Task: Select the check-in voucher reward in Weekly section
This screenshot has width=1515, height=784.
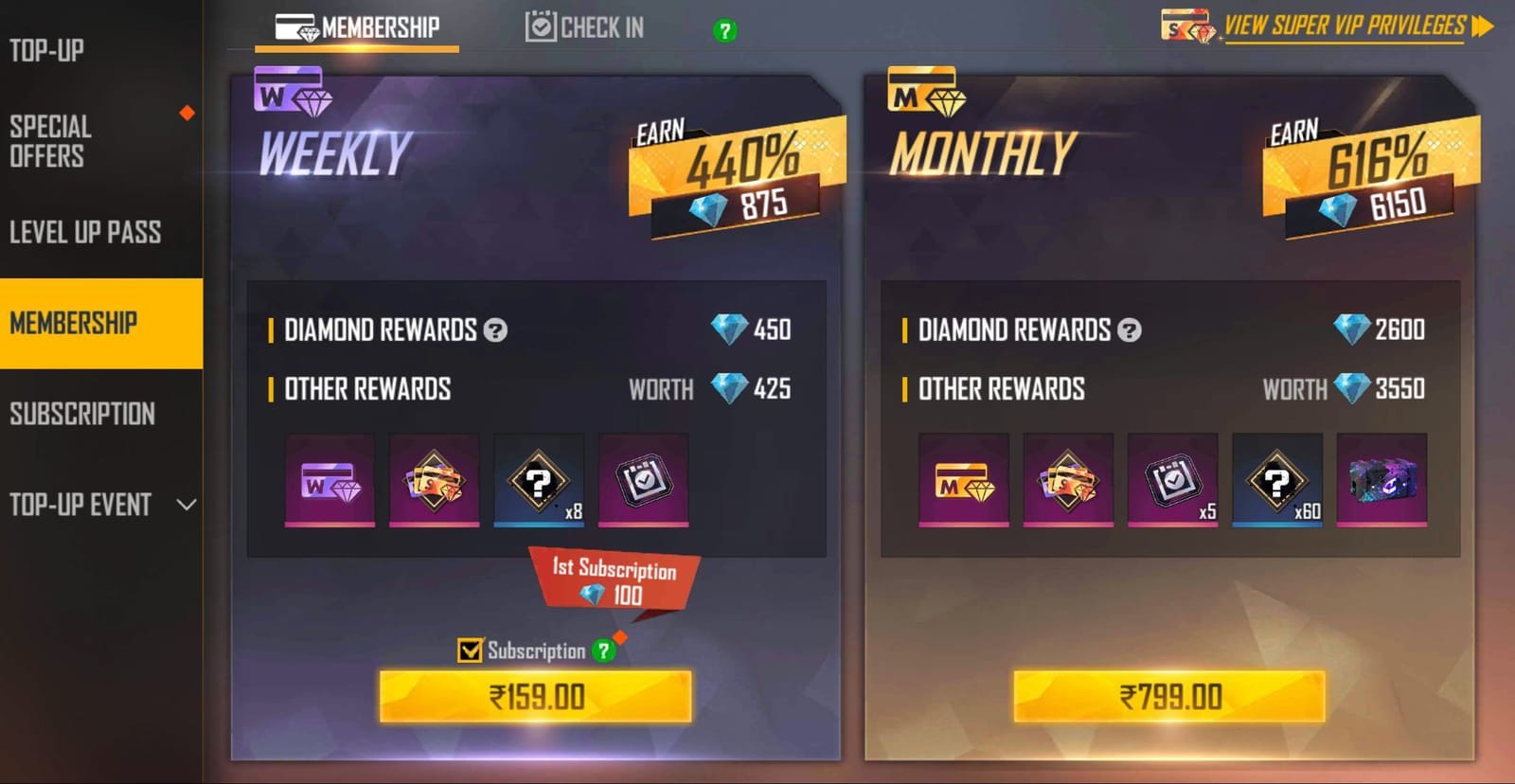Action: point(642,481)
